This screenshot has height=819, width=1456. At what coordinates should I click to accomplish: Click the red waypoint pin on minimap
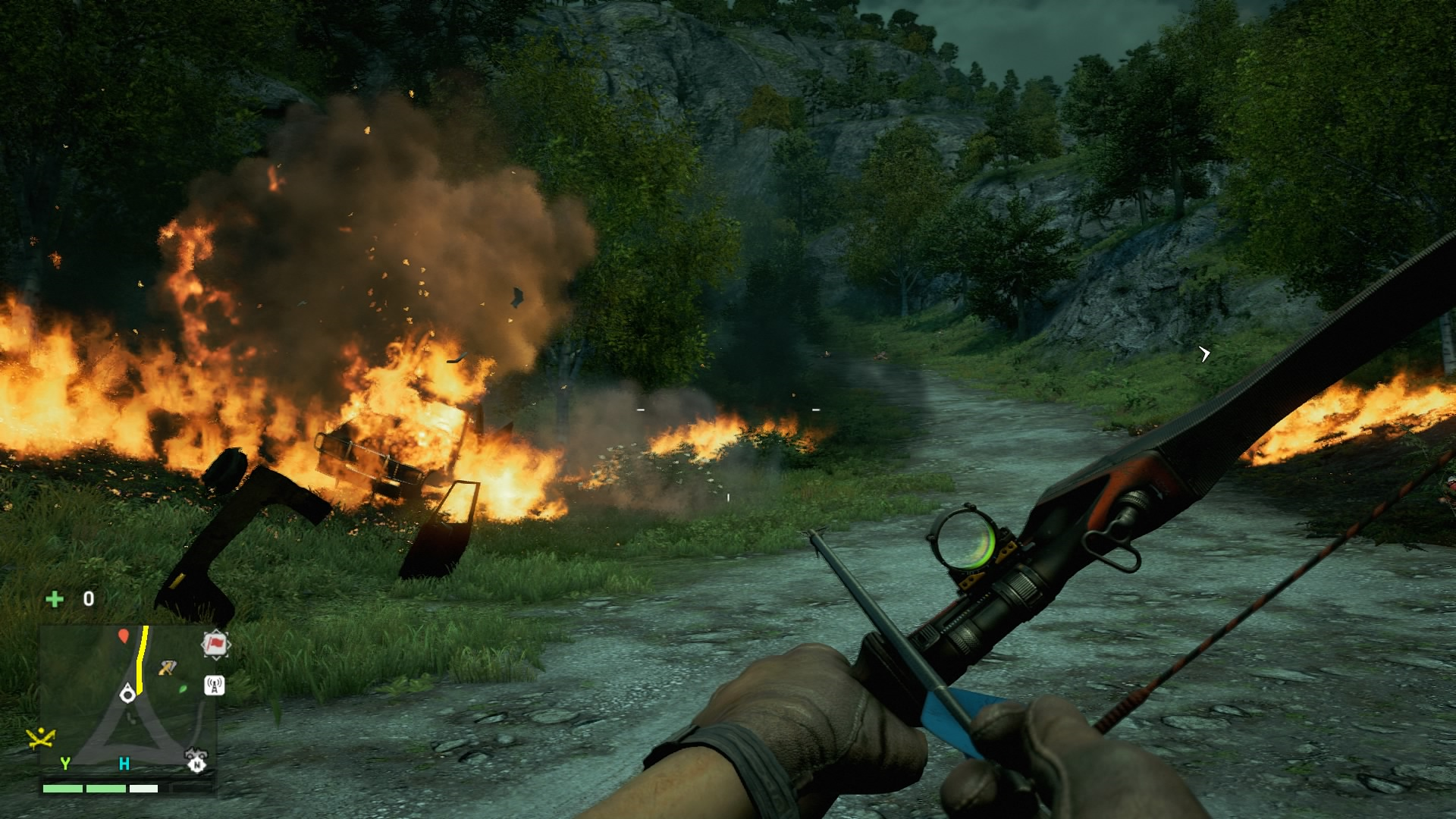click(124, 635)
